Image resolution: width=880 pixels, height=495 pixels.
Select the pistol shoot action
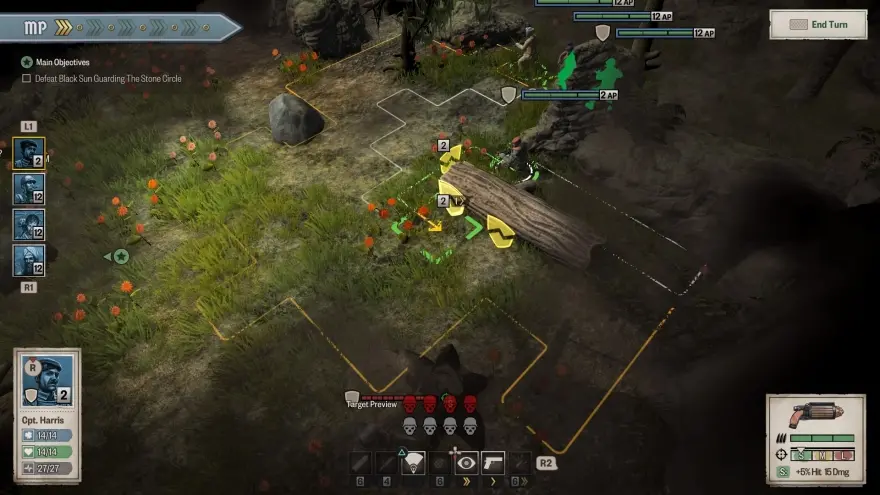[x=492, y=463]
